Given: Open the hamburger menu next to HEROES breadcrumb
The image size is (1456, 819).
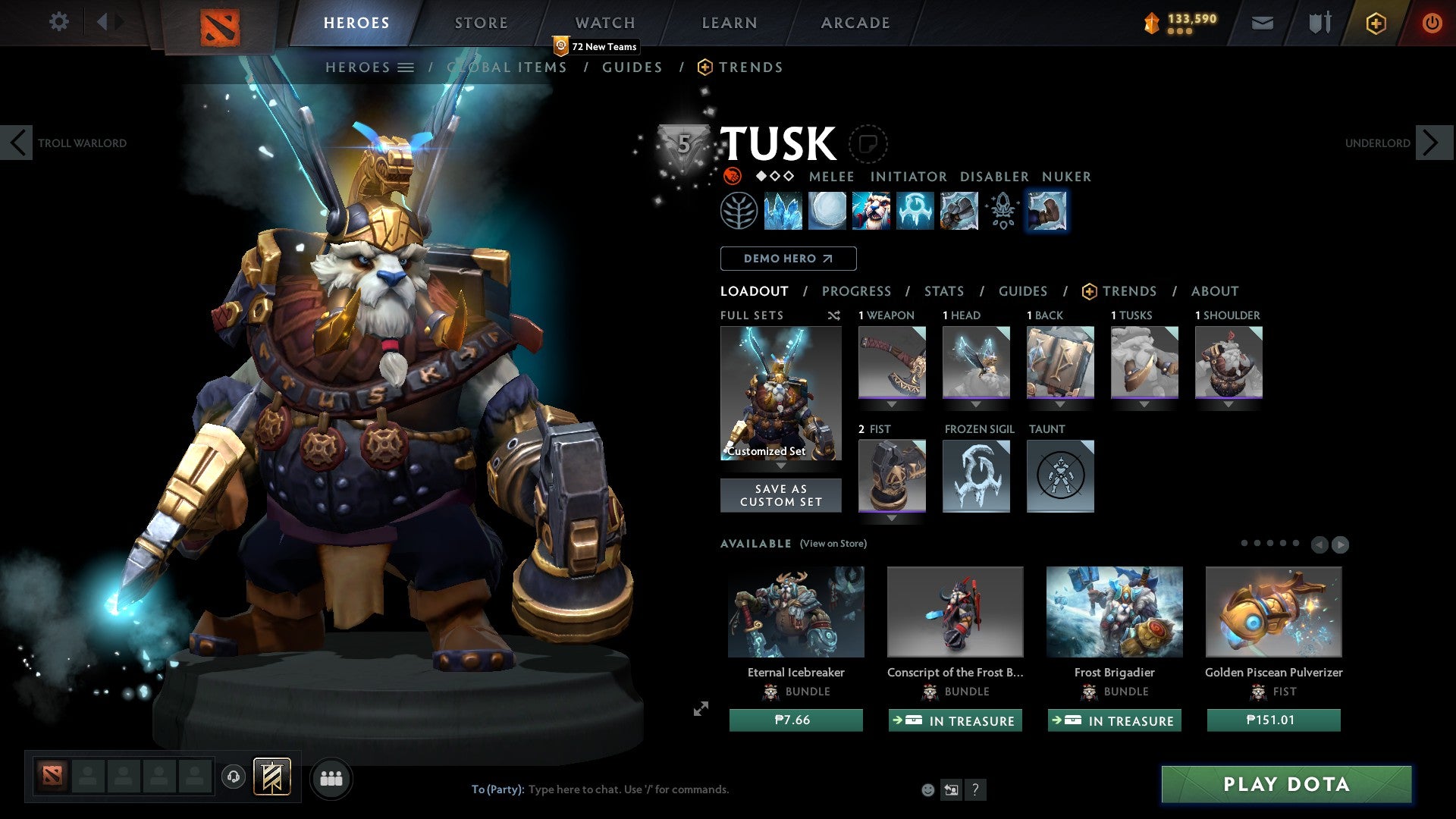Looking at the screenshot, I should 406,67.
